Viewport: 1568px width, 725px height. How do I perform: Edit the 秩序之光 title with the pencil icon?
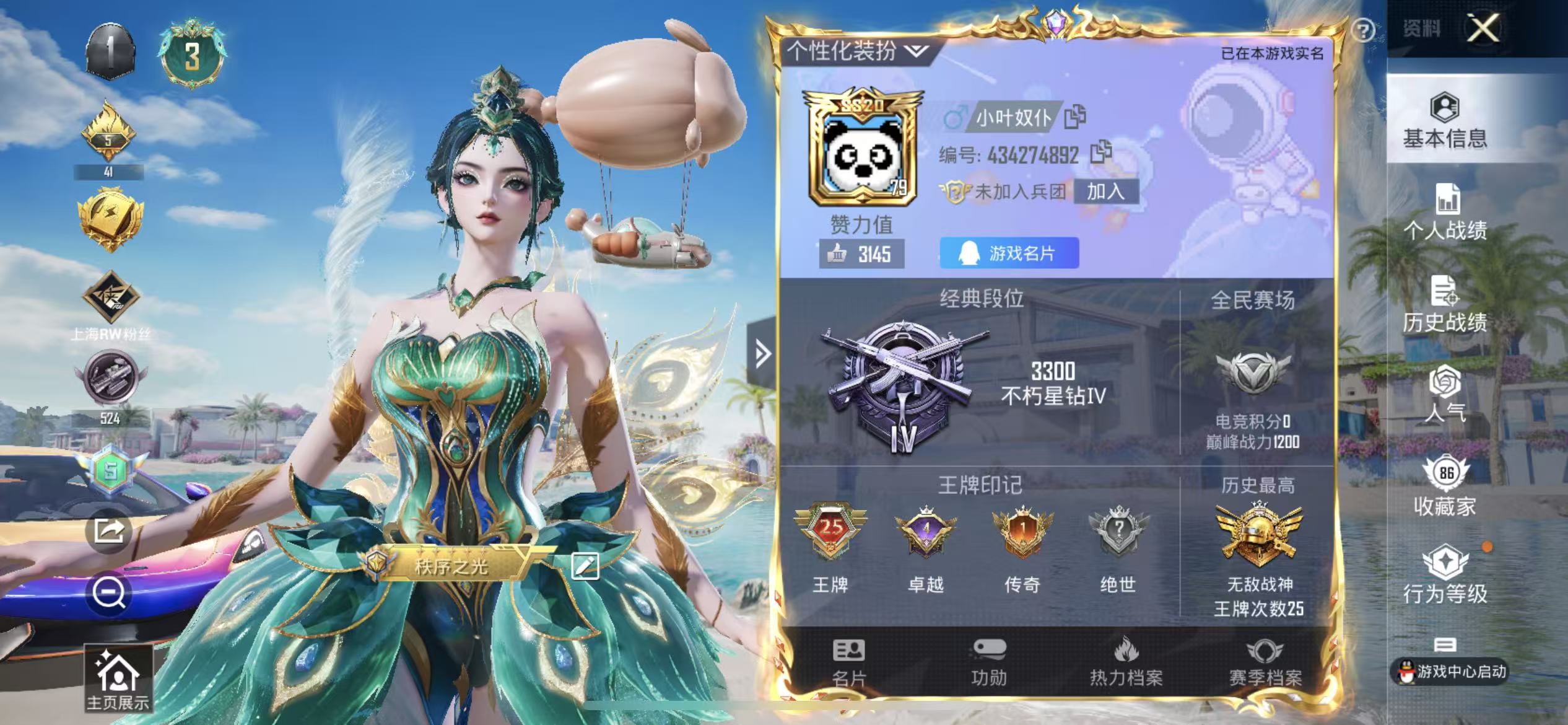click(x=585, y=565)
